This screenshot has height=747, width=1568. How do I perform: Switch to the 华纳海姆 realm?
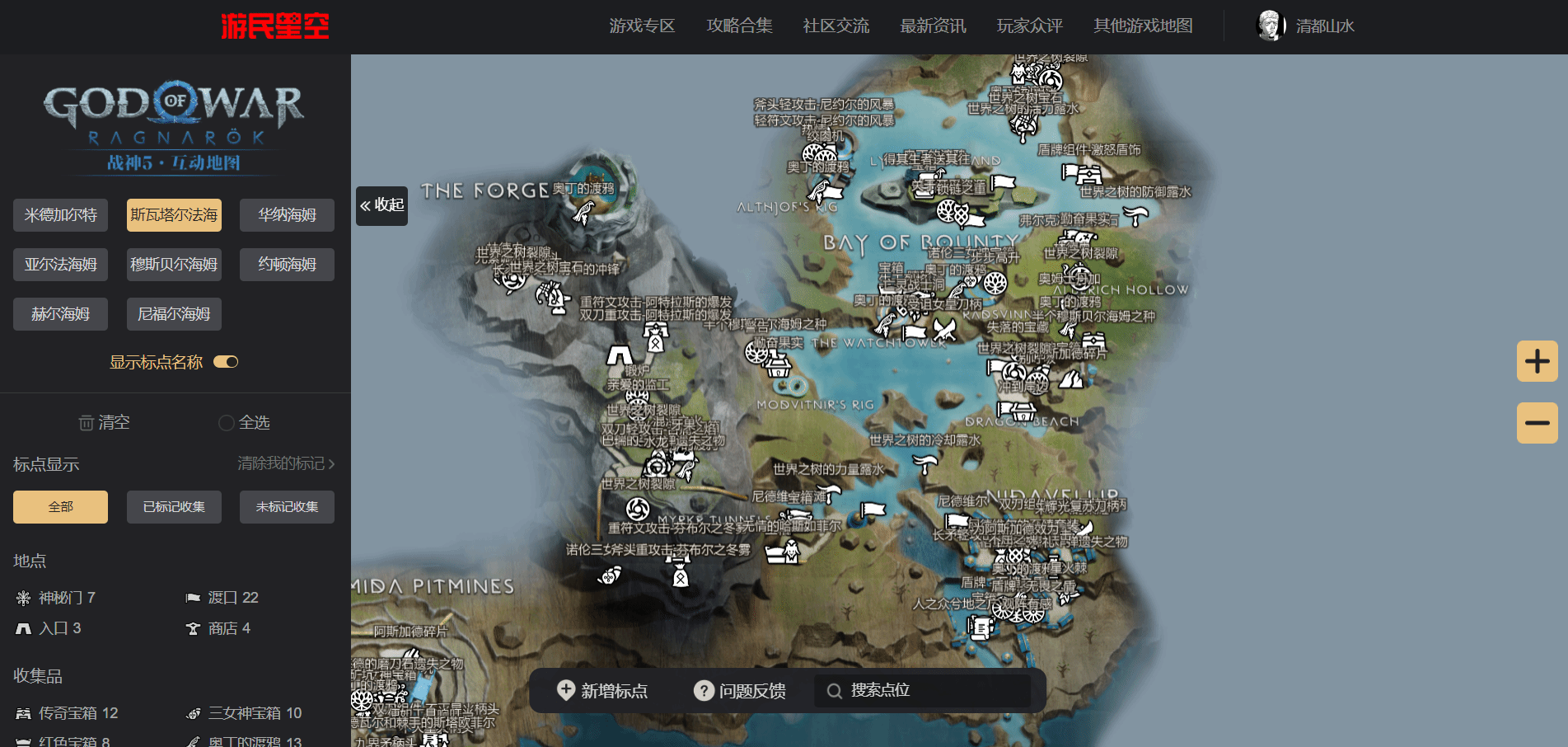(287, 215)
